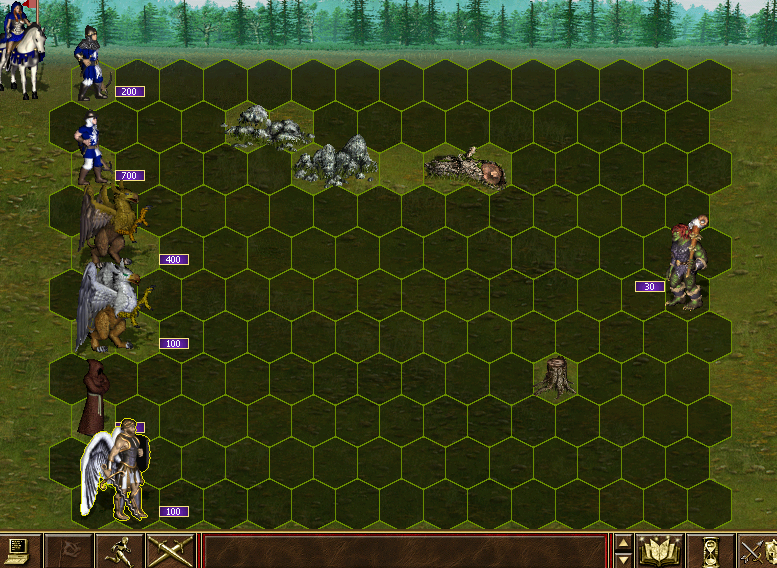This screenshot has height=568, width=777.
Task: Open the spellbook to cast a spell
Action: point(659,550)
